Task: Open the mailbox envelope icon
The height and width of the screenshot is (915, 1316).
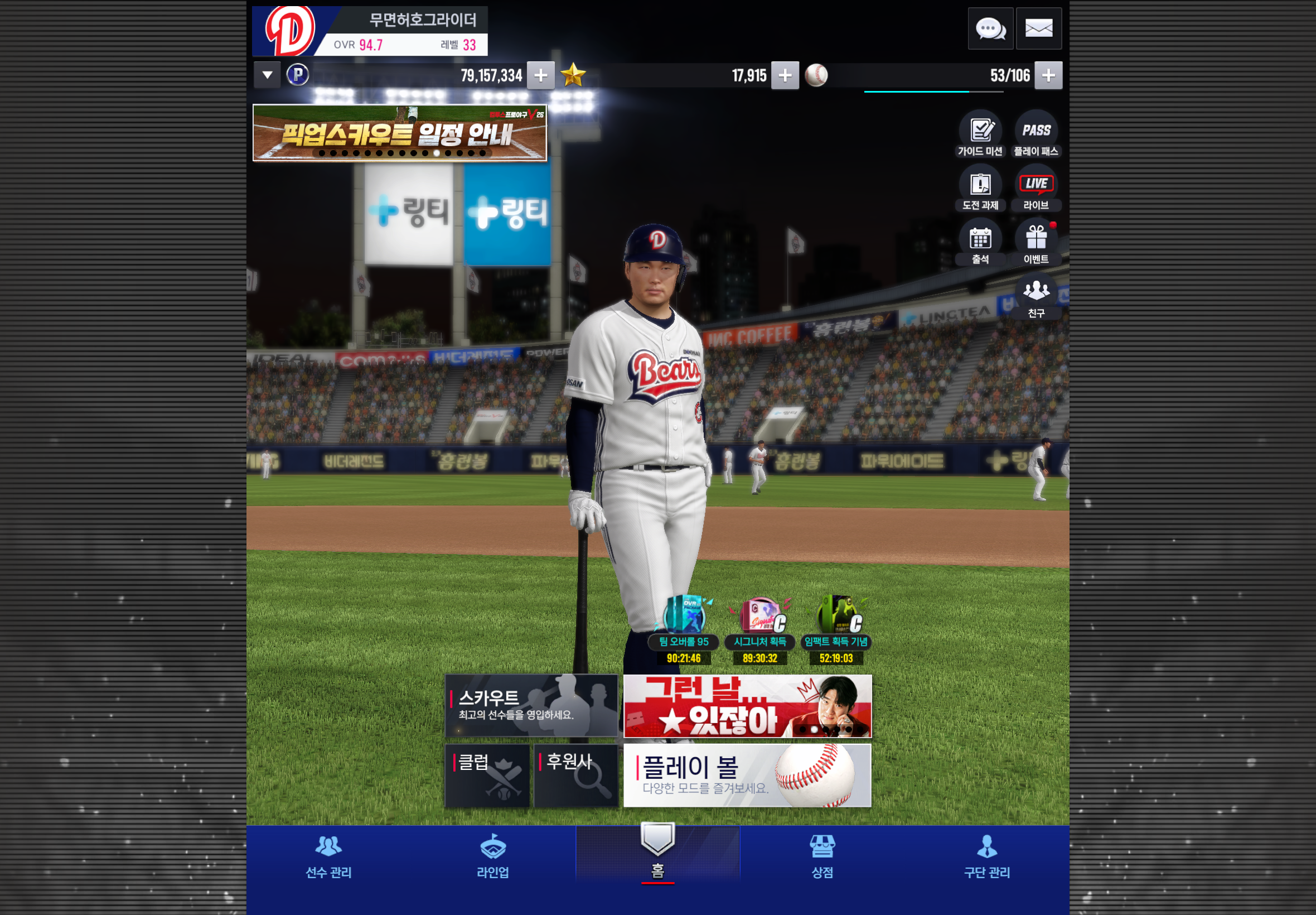Action: tap(1038, 28)
